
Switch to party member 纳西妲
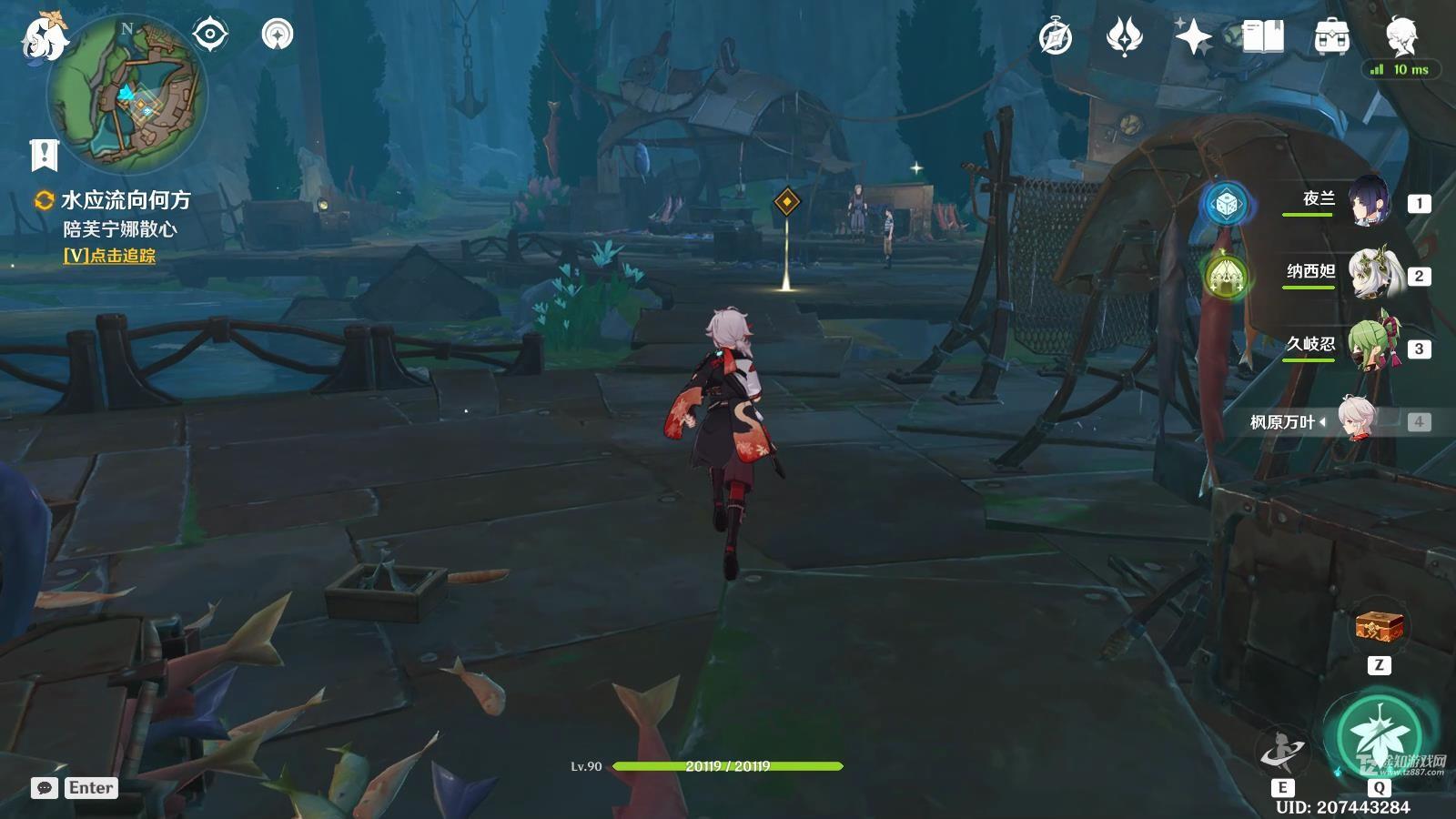(x=1367, y=274)
